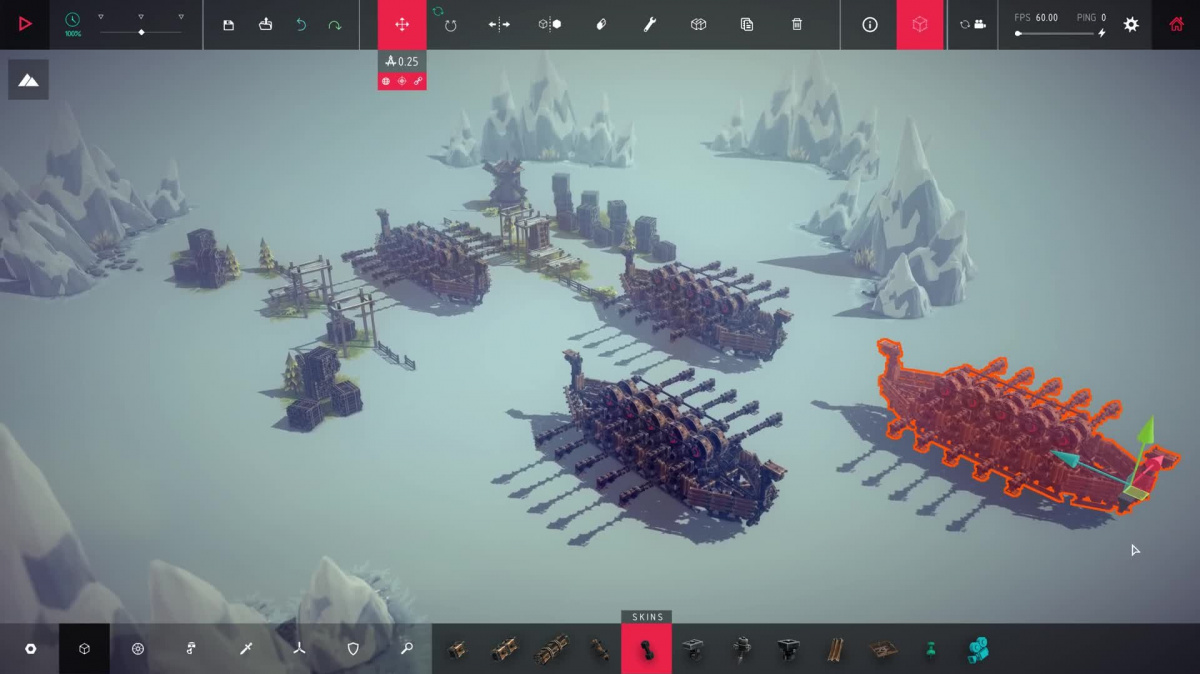
Task: Click the trash can delete tool
Action: point(797,24)
